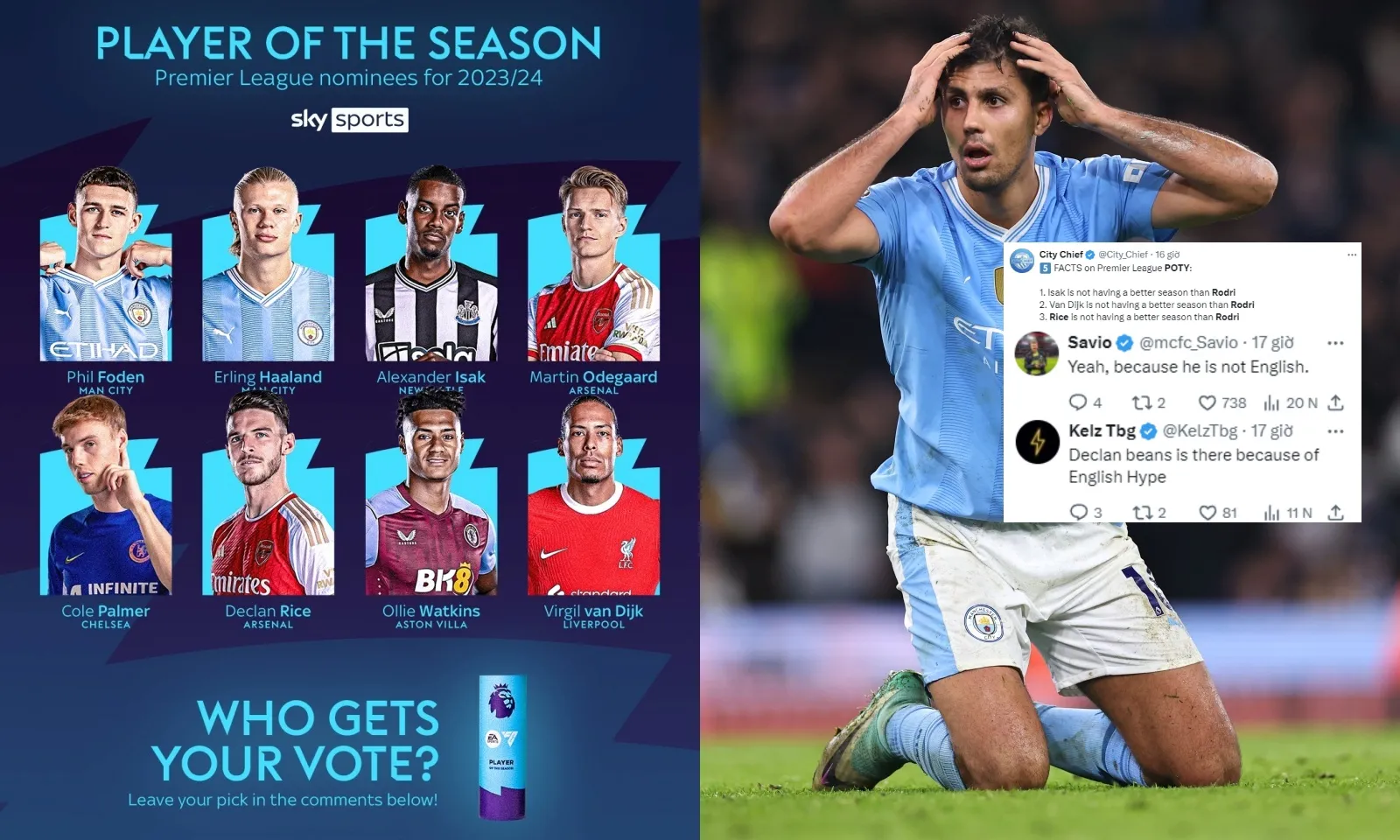1400x840 pixels.
Task: Open the more options menu on Kelz Tbg's tweet
Action: (x=1336, y=430)
